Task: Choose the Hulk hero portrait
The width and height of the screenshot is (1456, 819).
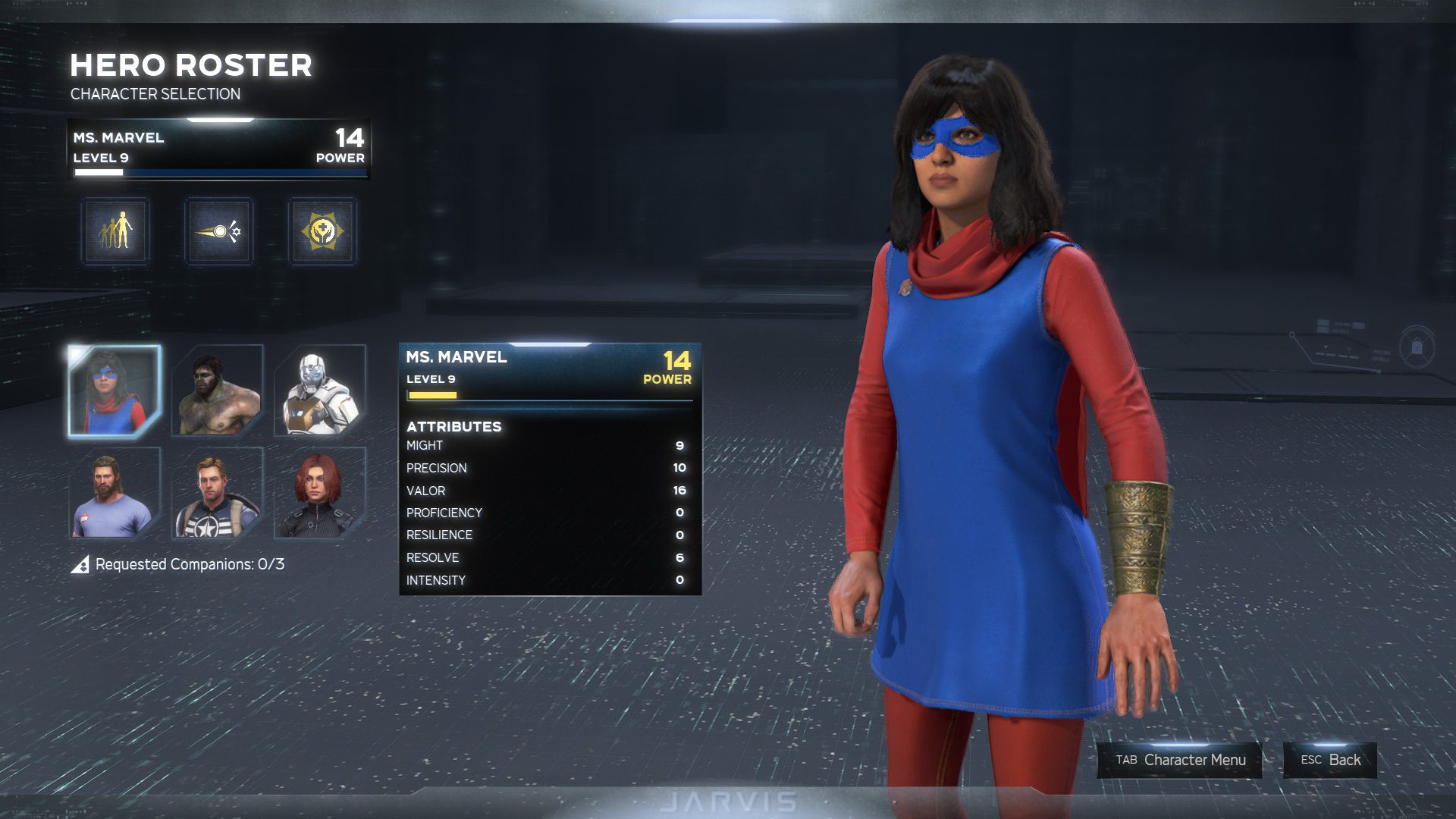Action: coord(218,391)
